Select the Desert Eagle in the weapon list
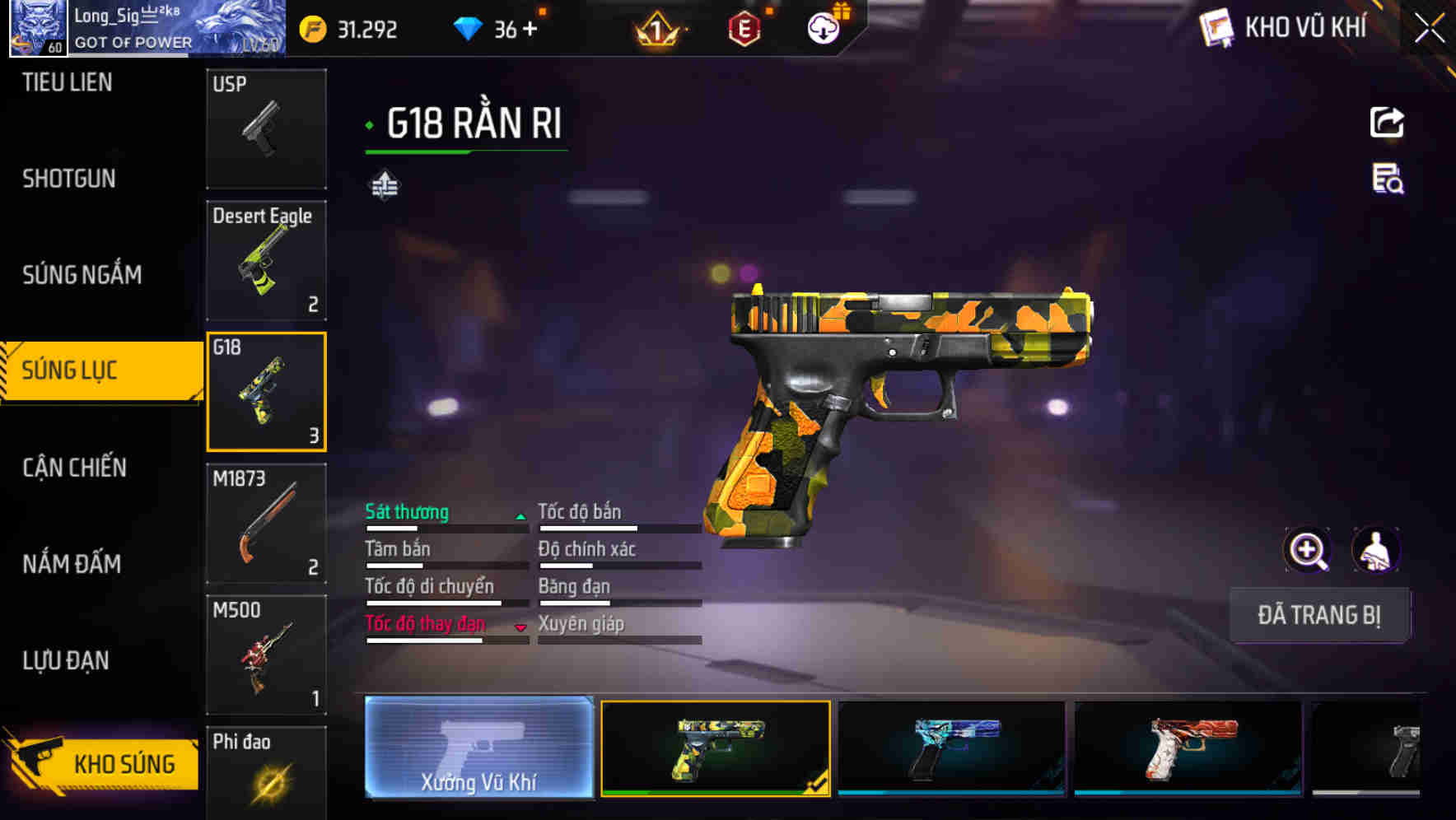Viewport: 1456px width, 820px height. click(x=265, y=260)
